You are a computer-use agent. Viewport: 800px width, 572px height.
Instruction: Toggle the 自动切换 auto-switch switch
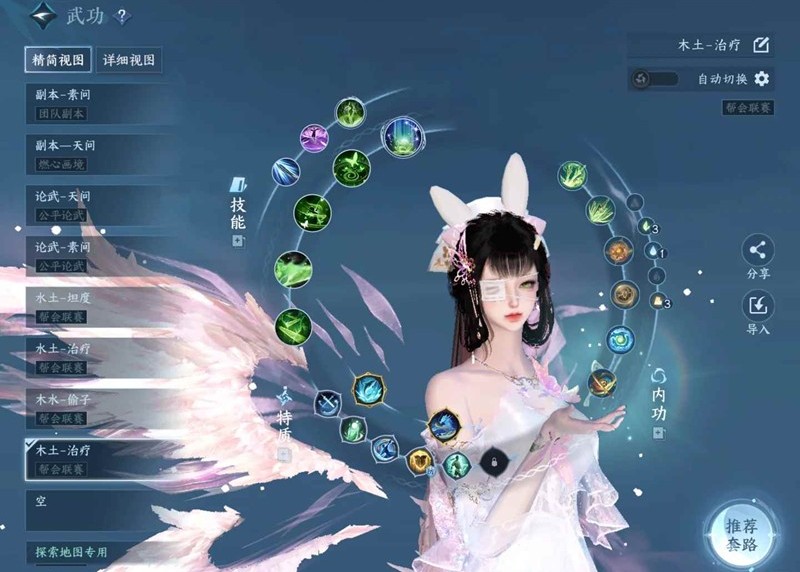(656, 79)
